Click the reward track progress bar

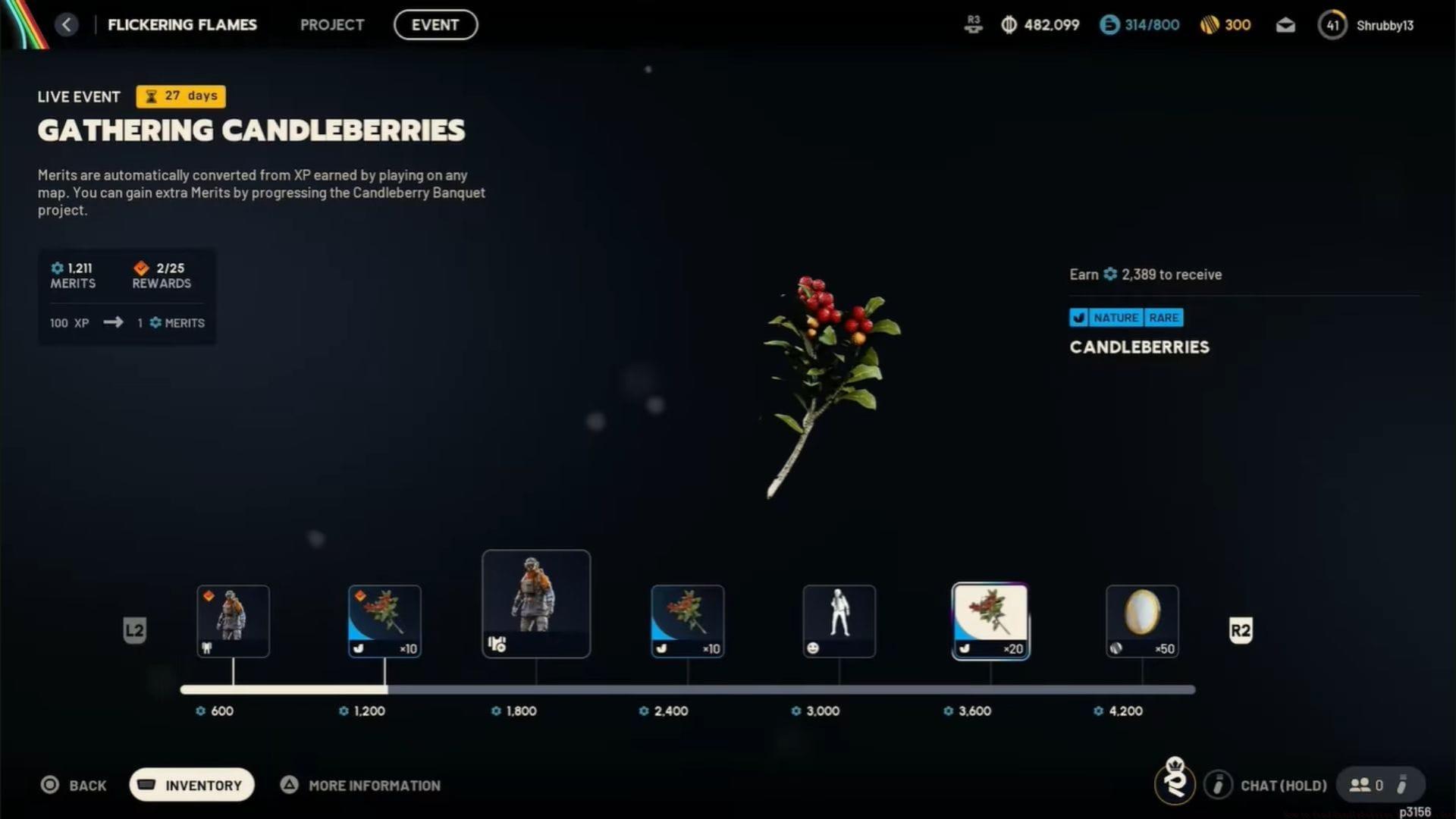[682, 689]
